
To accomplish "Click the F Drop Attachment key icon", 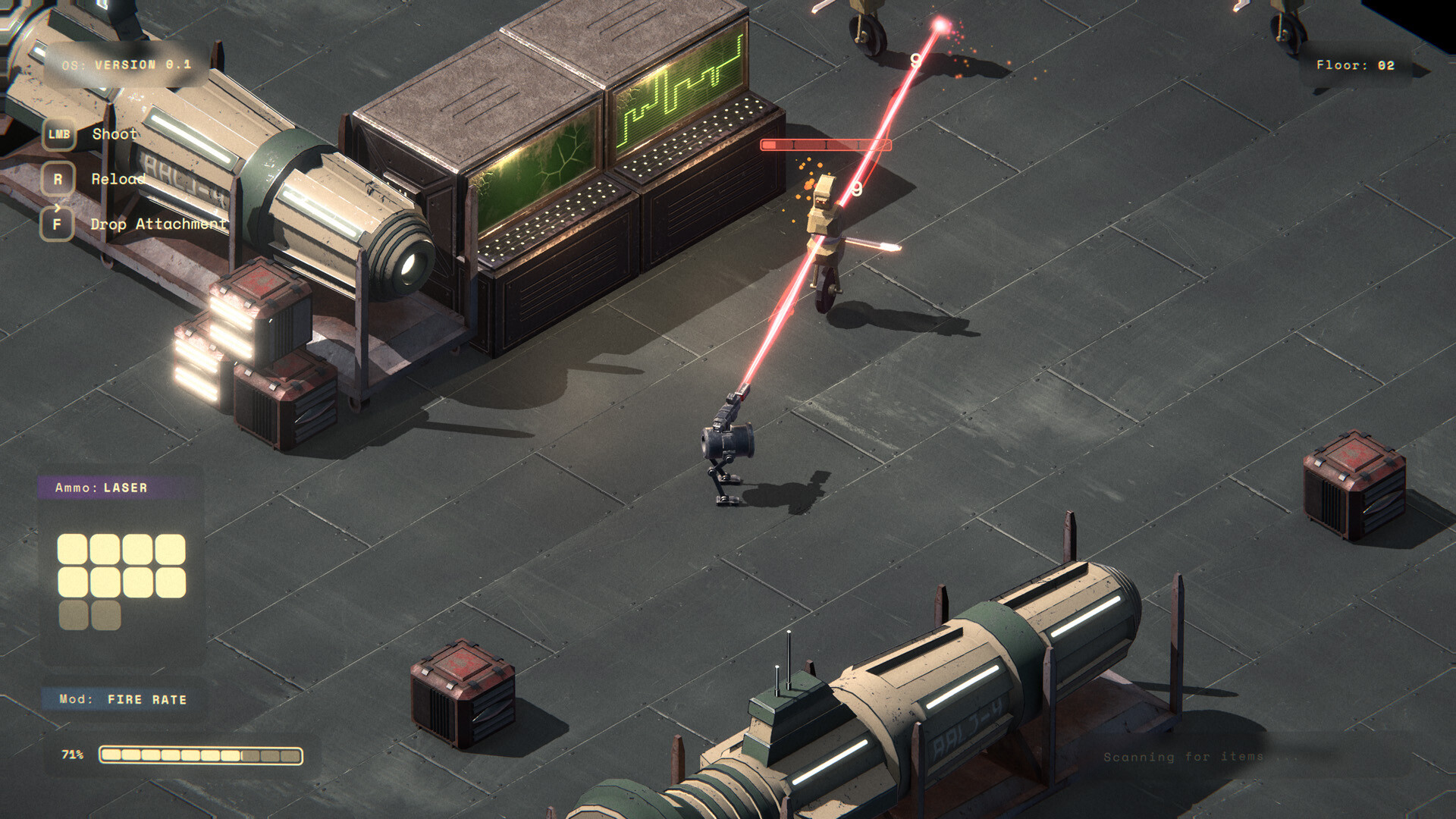I will [x=58, y=224].
